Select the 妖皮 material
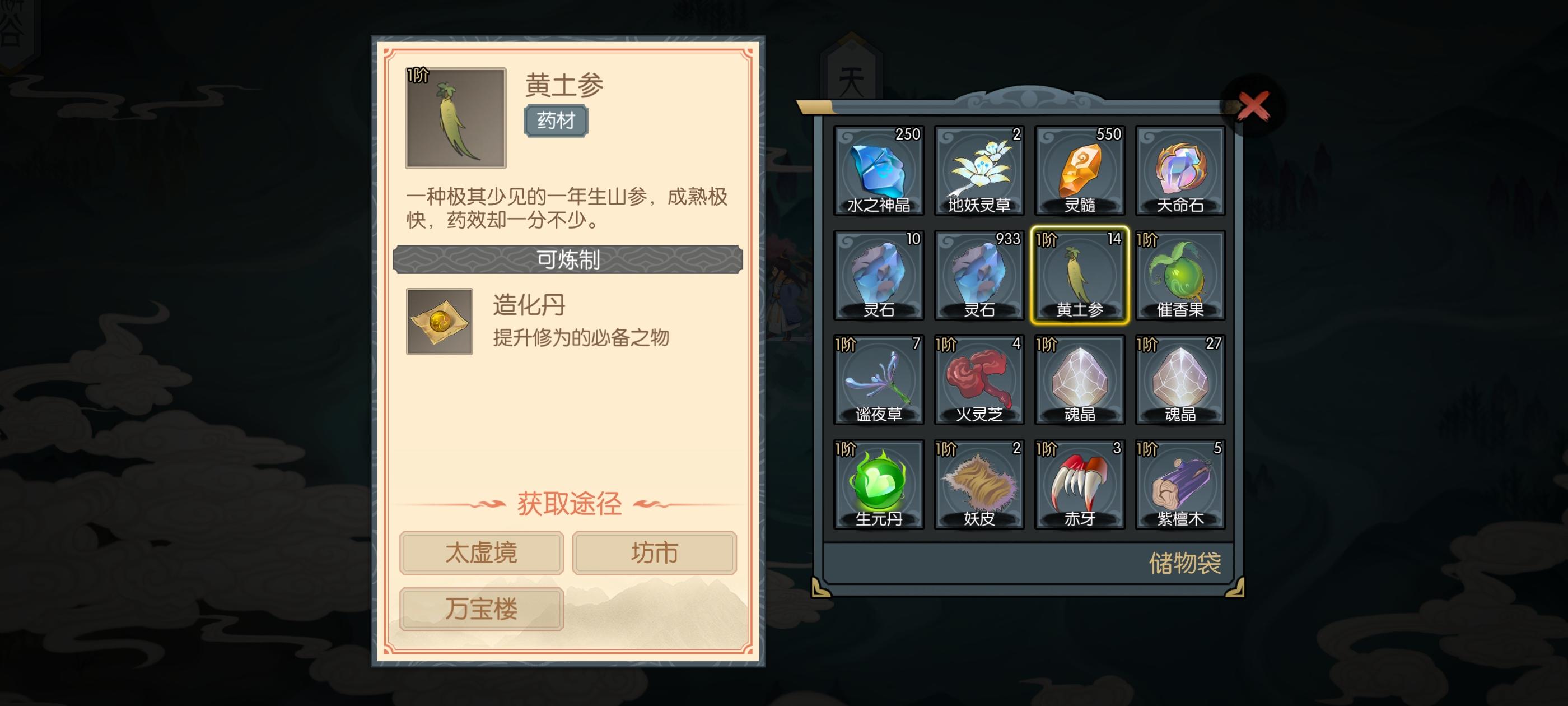 [980, 485]
